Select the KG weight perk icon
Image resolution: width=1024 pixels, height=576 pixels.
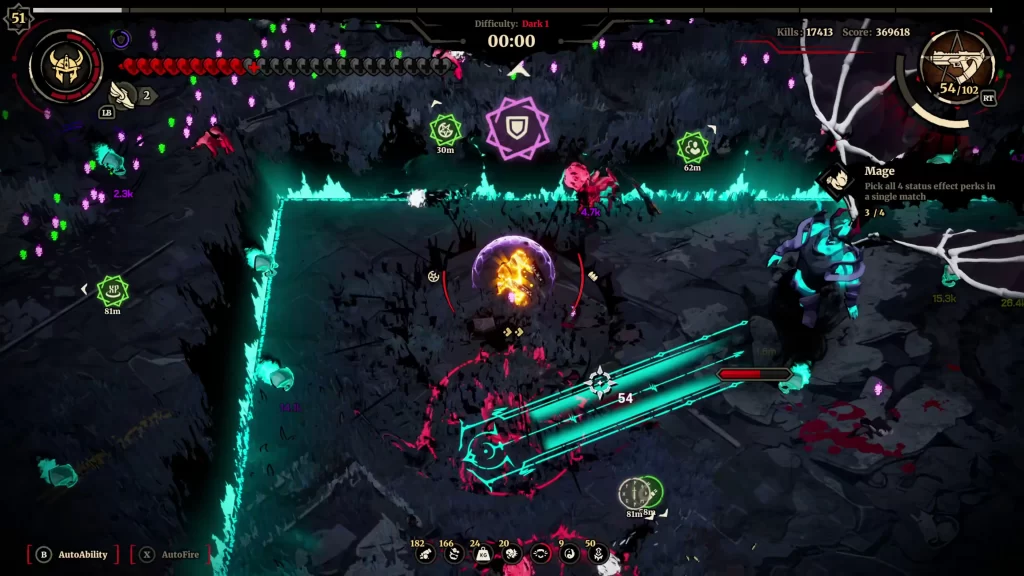(483, 554)
